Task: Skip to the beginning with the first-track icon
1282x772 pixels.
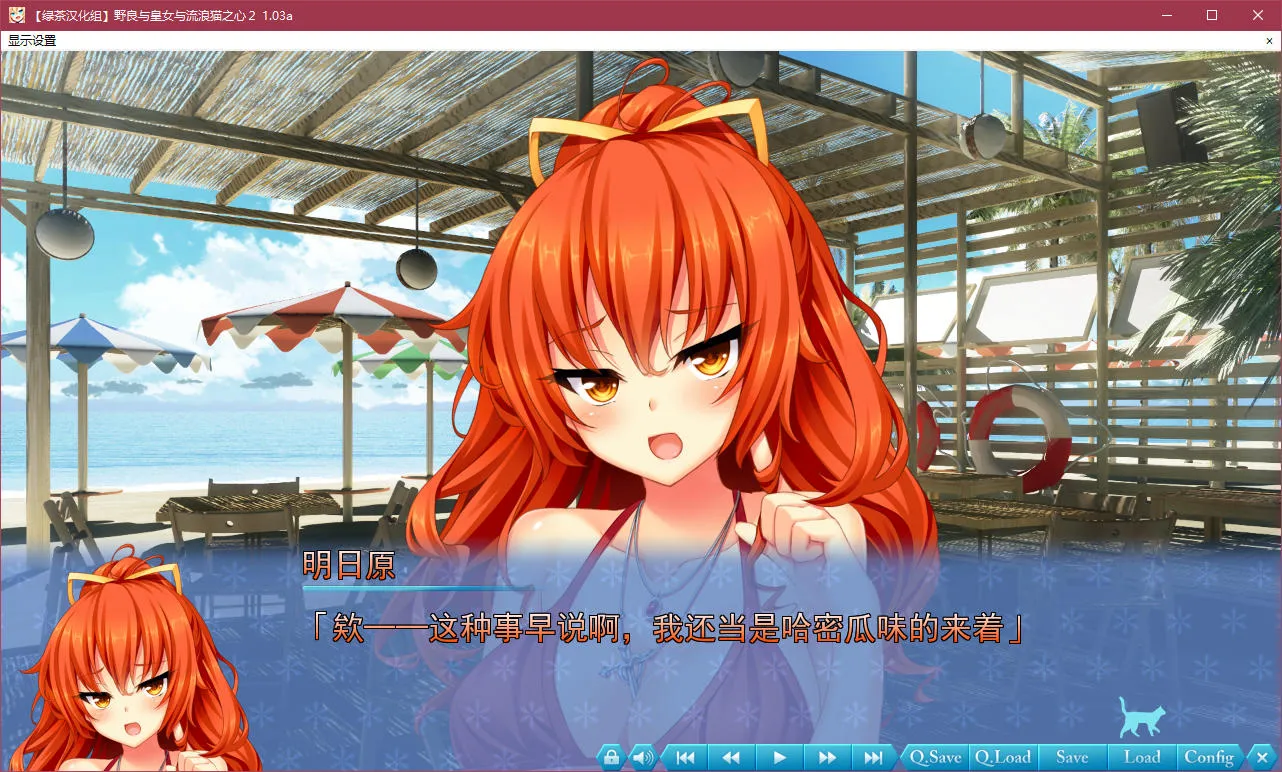Action: (x=686, y=757)
